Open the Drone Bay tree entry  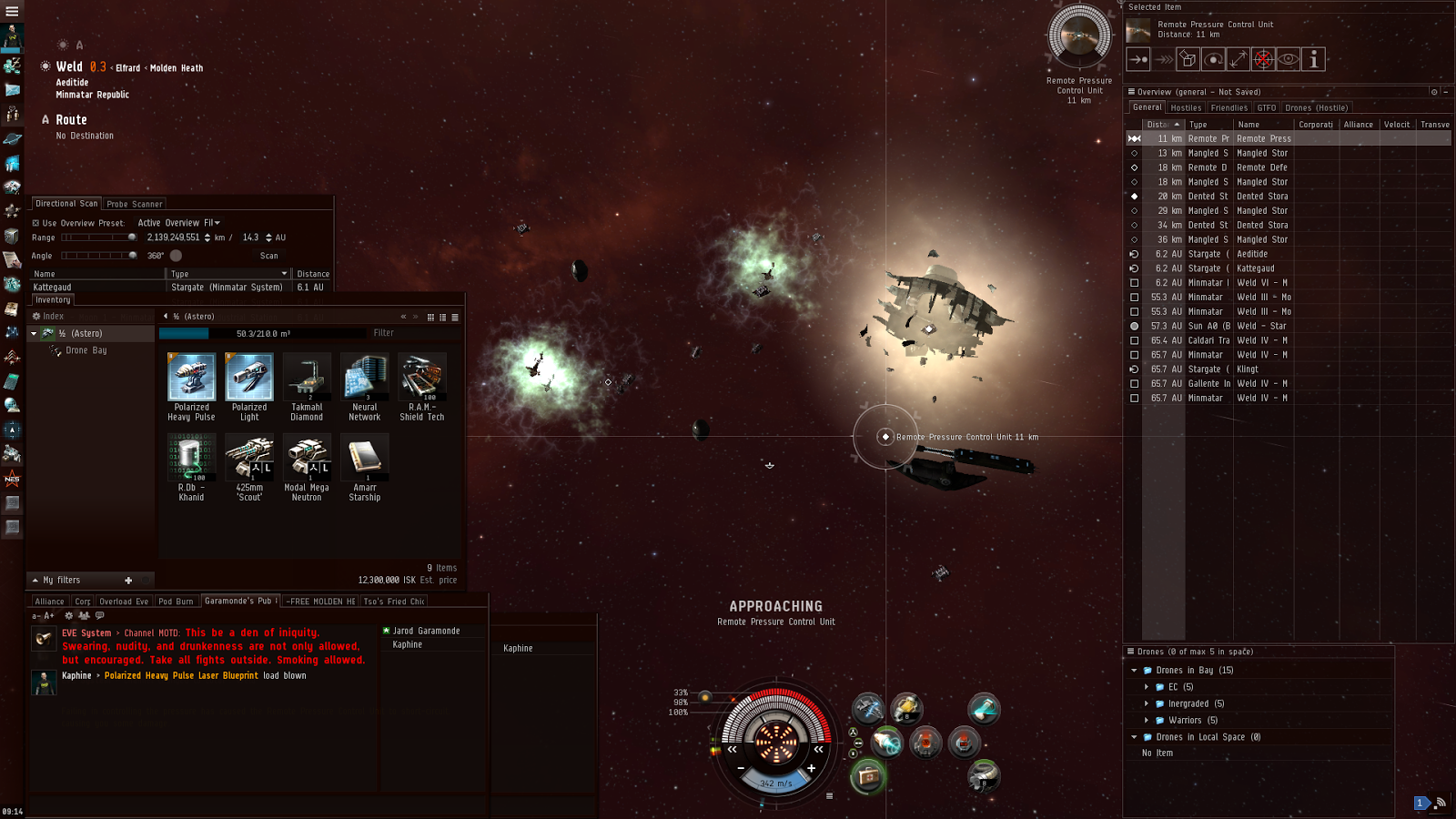point(86,350)
